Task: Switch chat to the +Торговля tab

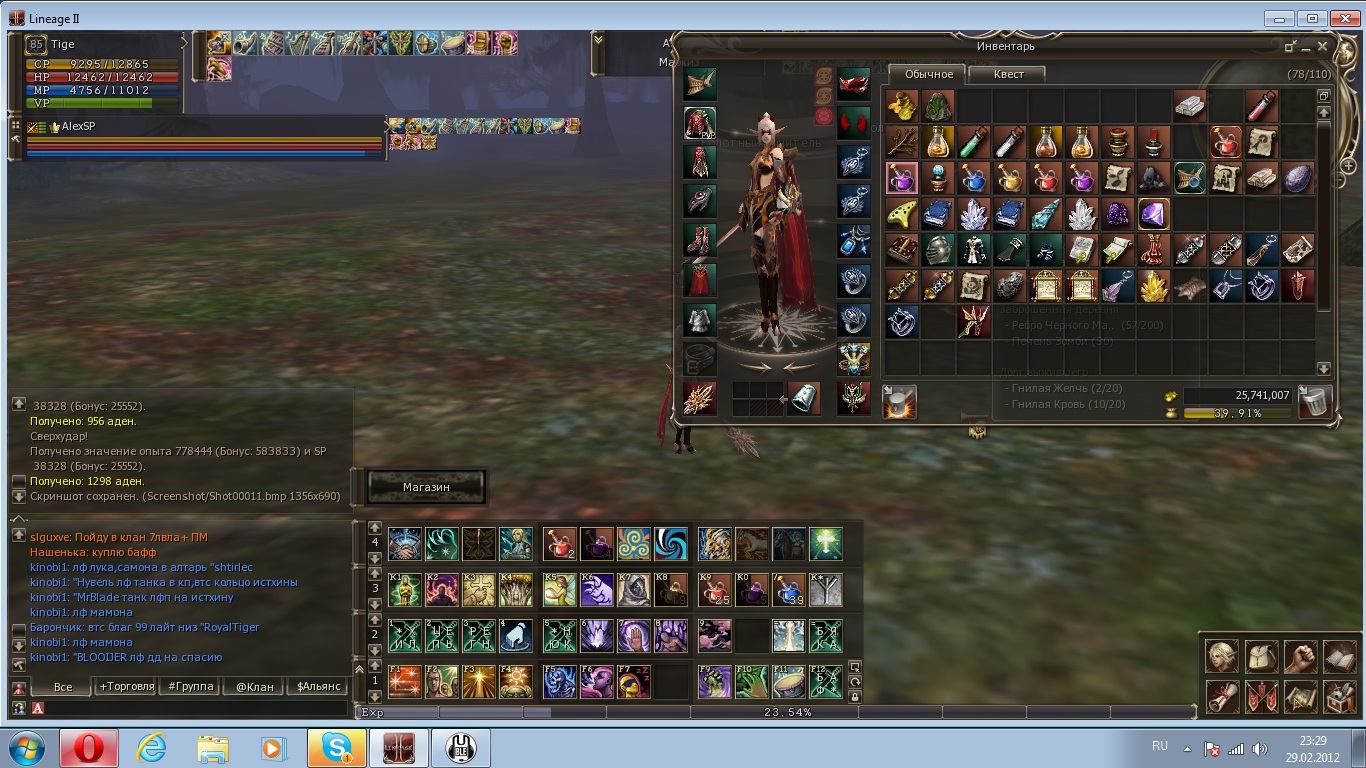Action: 126,687
